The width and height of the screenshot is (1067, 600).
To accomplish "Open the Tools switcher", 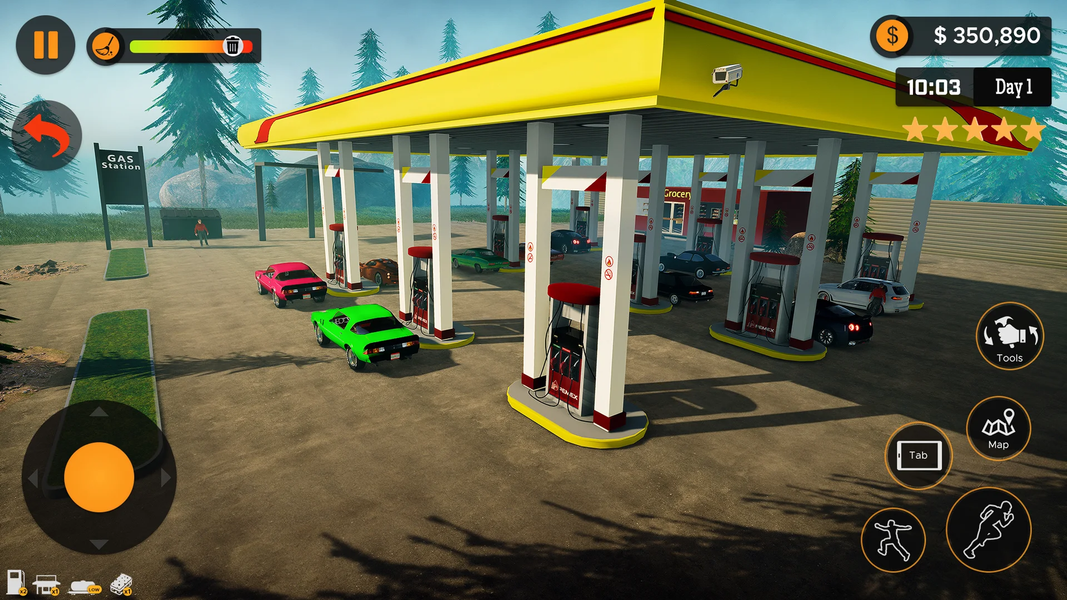I will click(1009, 335).
